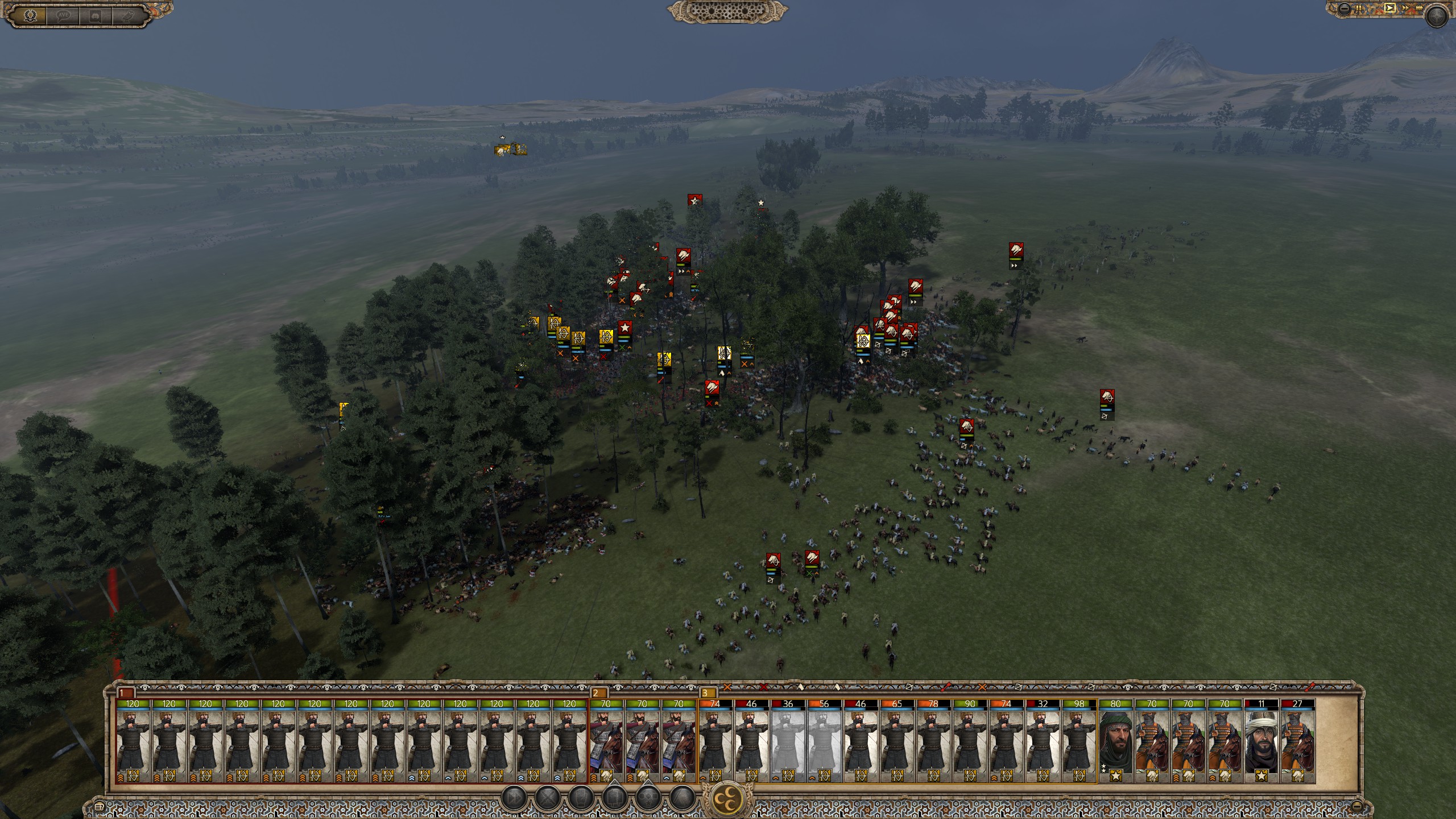Toggle the crossed swords melee mode button
The image size is (1456, 819).
(547, 798)
